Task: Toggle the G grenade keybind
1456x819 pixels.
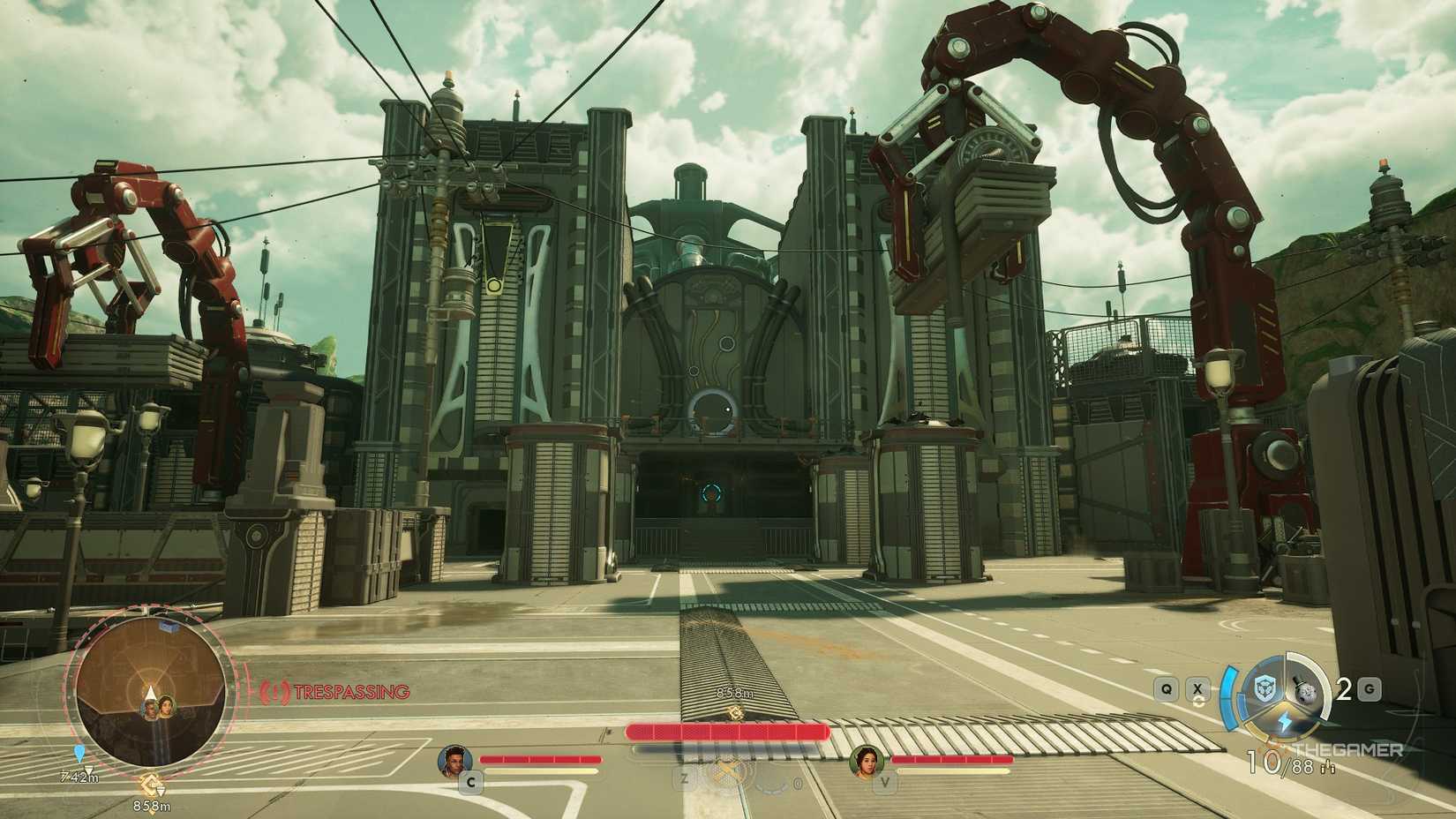Action: click(1368, 688)
